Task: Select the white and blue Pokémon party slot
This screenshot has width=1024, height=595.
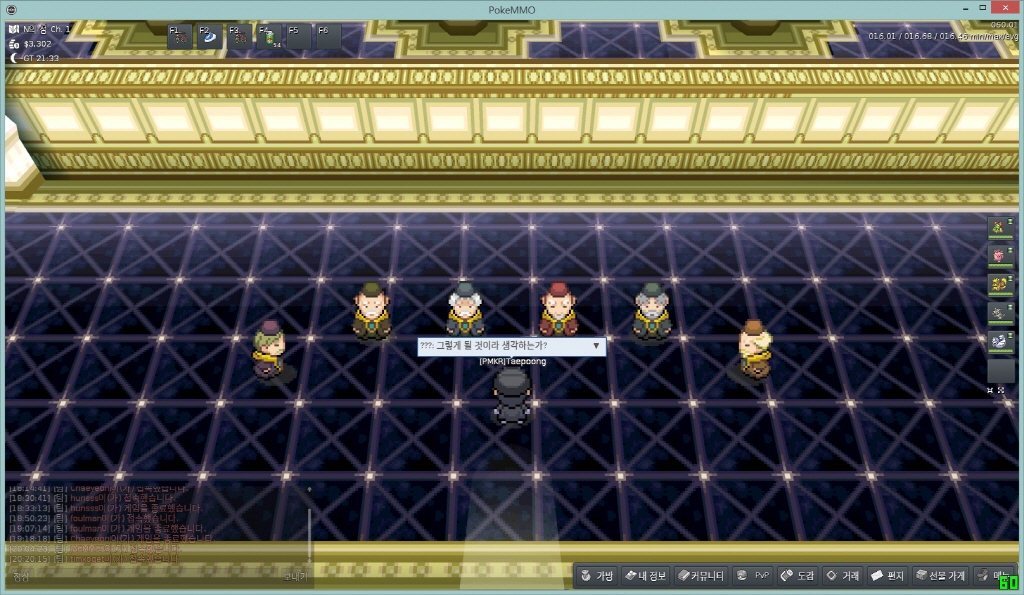Action: pyautogui.click(x=1000, y=340)
